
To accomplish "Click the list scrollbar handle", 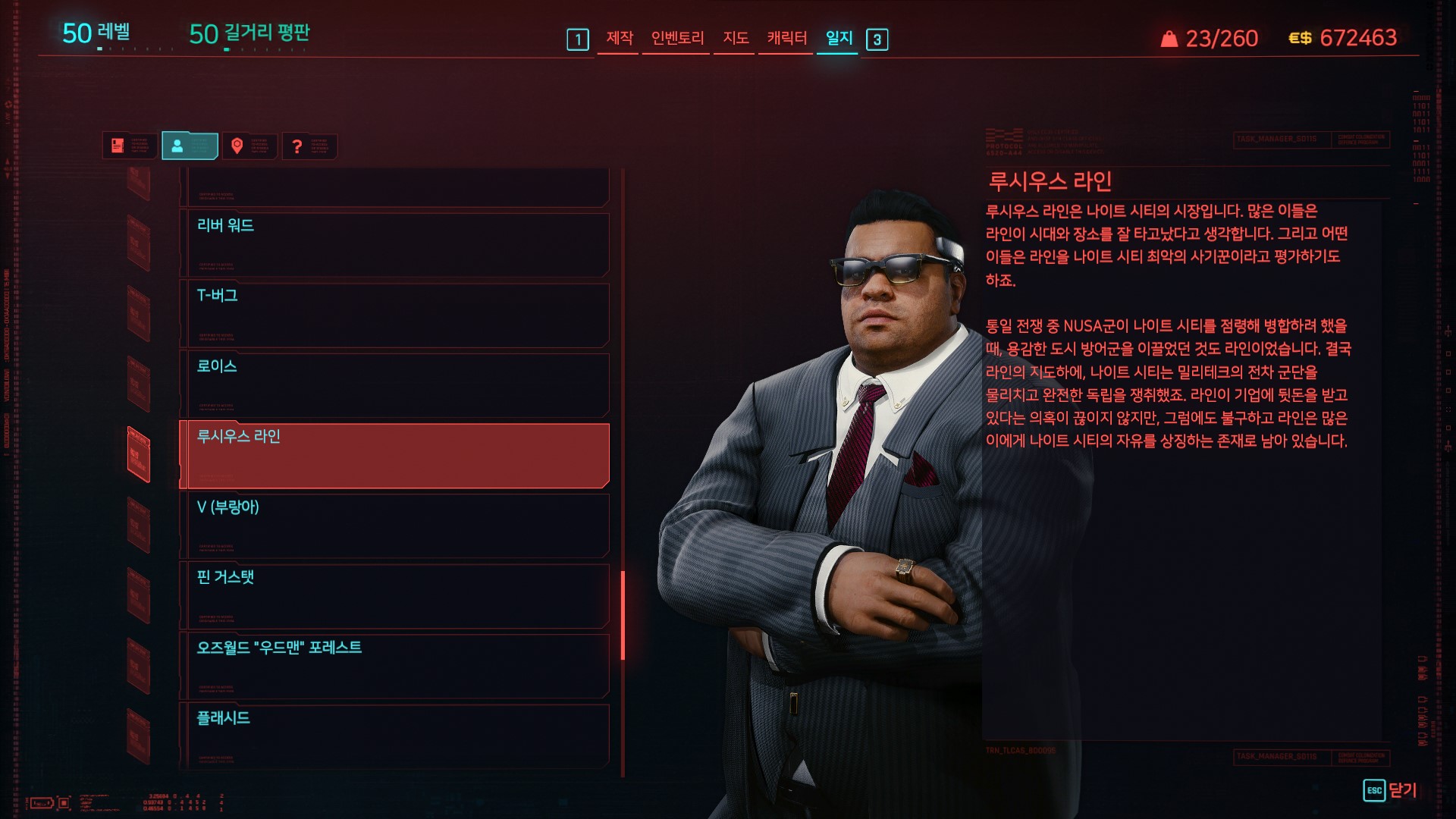I will point(623,615).
